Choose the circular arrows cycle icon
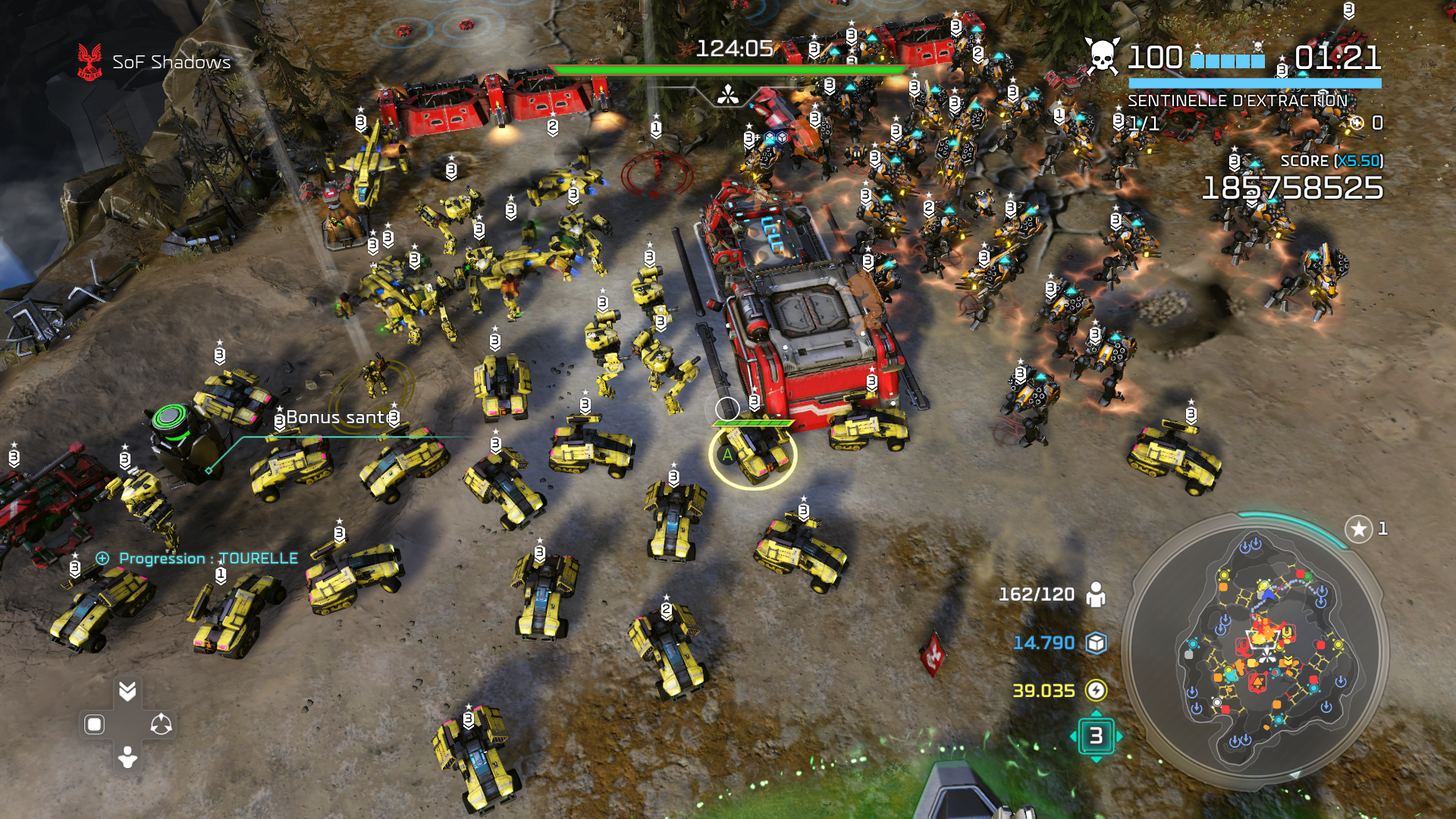 coord(161,724)
